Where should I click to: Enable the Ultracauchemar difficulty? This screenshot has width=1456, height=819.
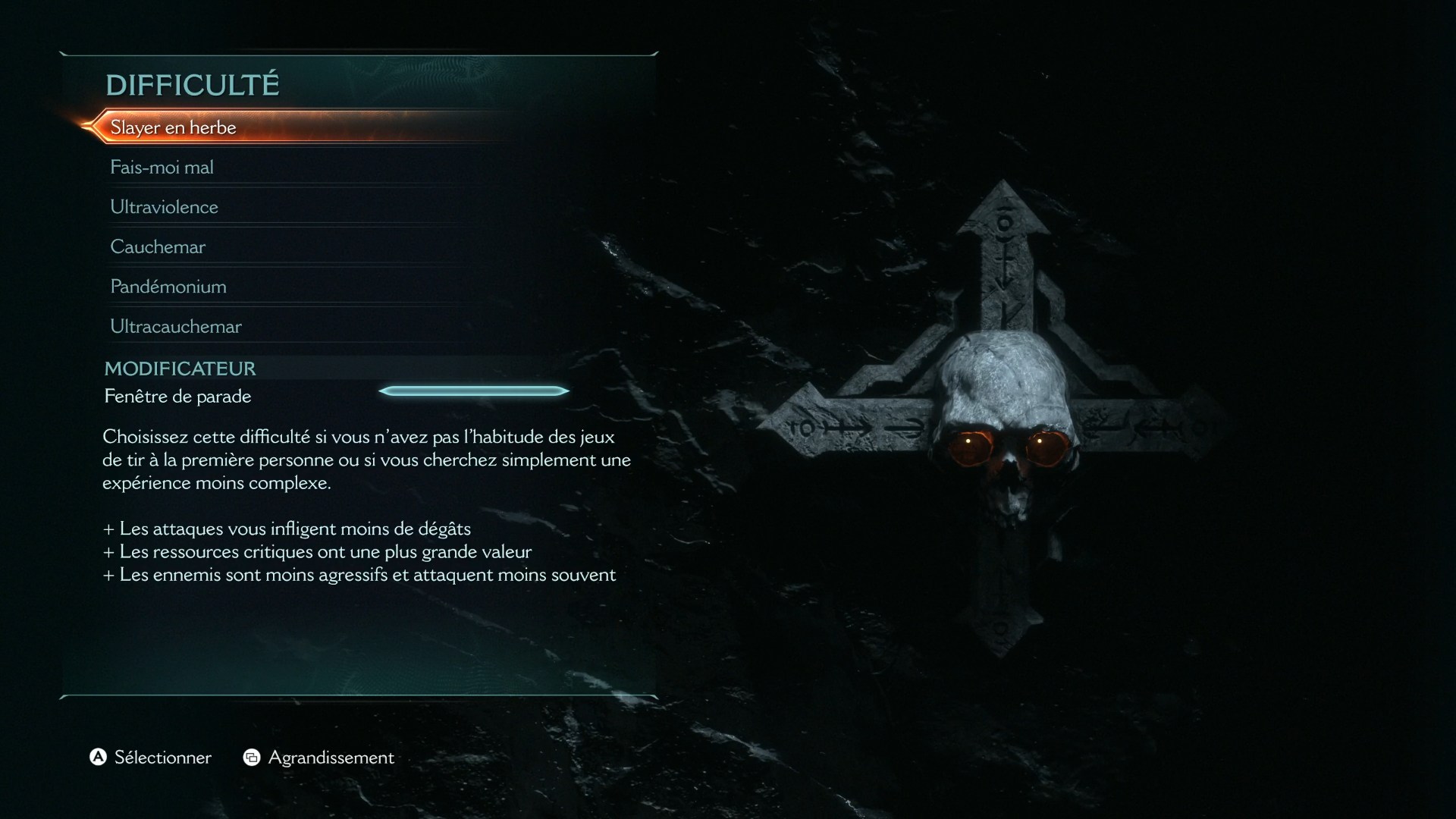click(175, 326)
